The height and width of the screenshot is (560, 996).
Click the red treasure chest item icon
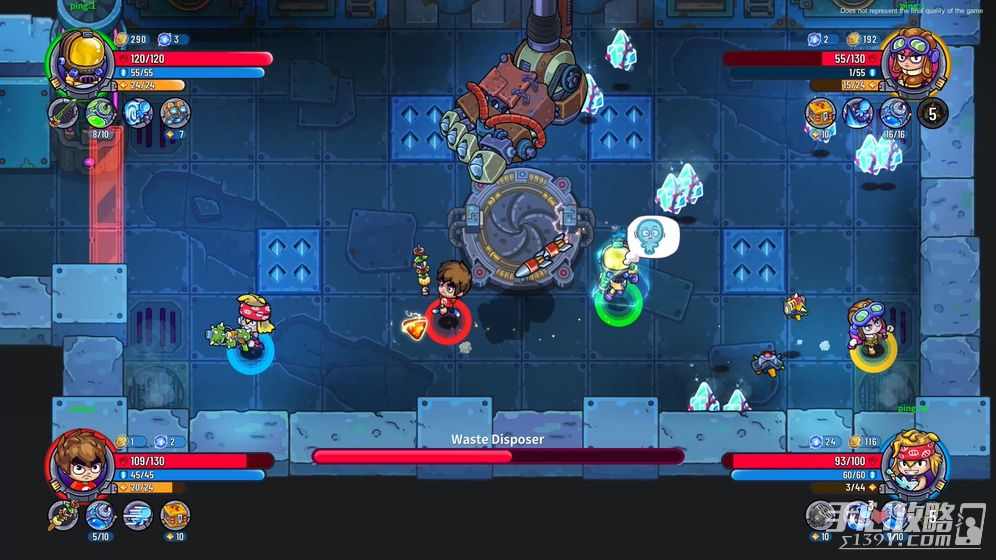point(820,113)
